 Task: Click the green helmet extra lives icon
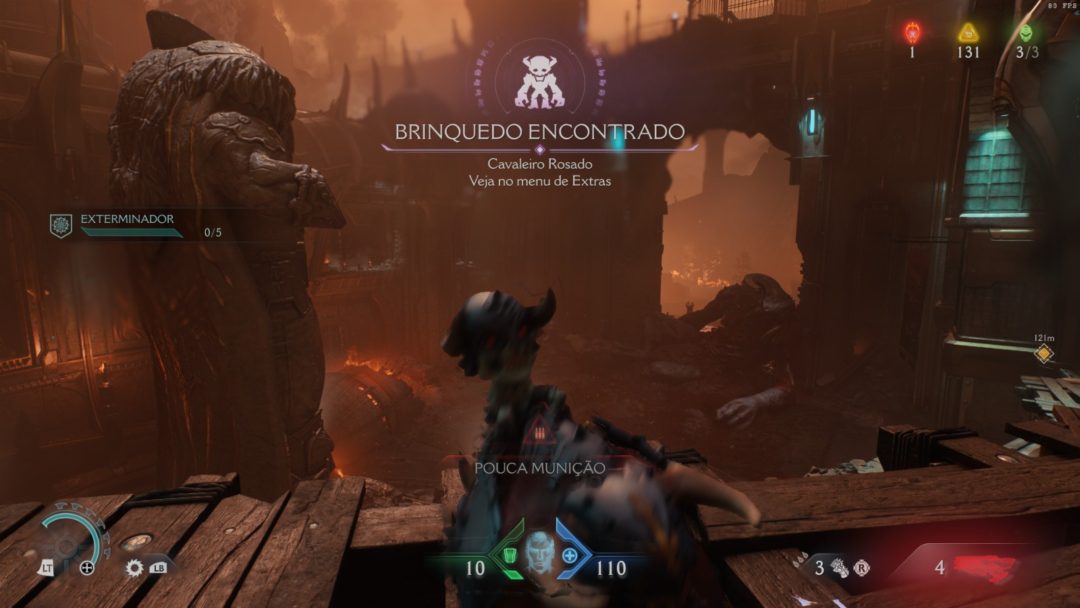[1026, 33]
